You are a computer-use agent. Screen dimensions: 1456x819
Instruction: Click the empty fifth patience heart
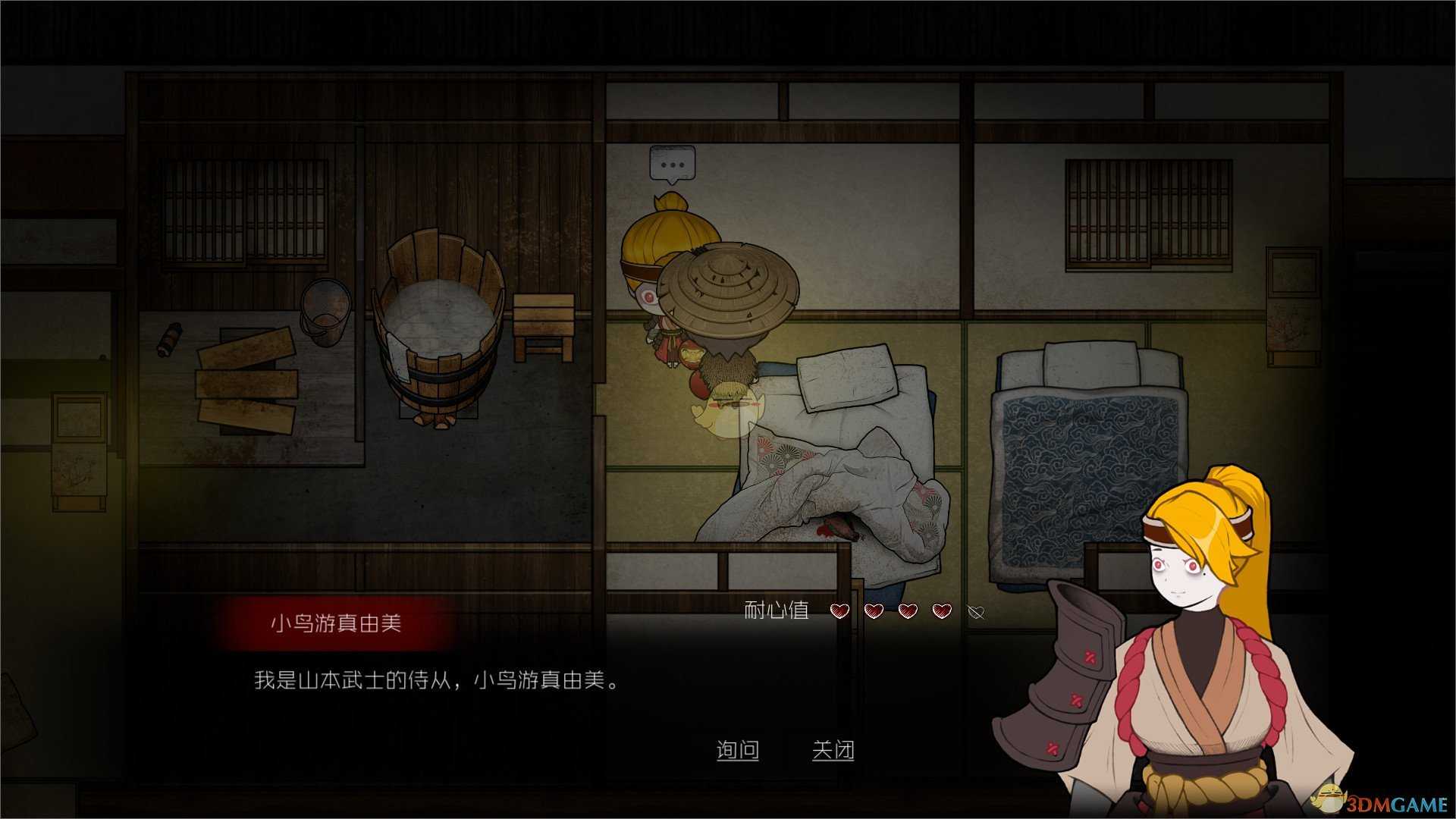(x=974, y=612)
